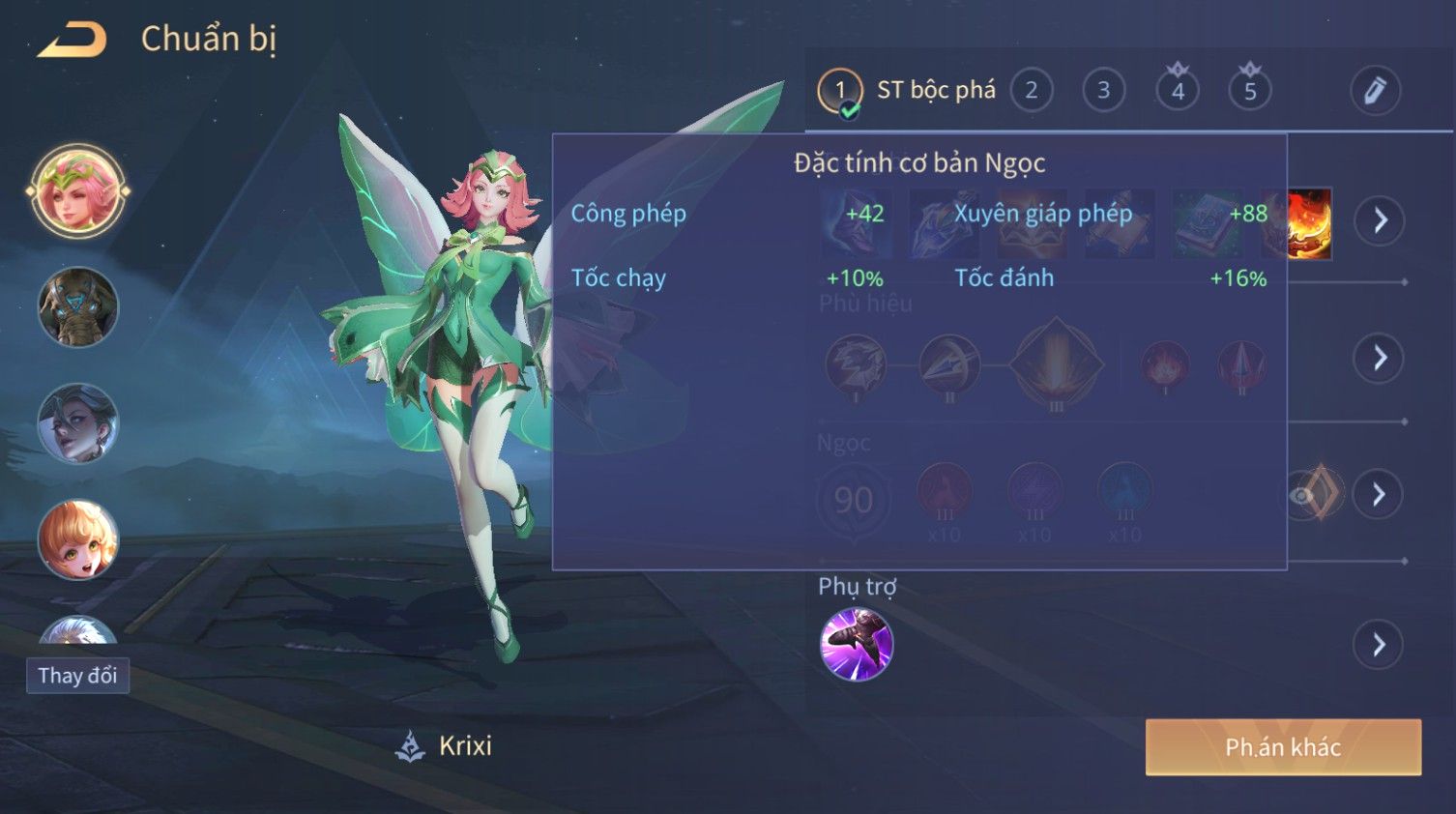Viewport: 1456px width, 814px height.
Task: Choose preset slot 5
Action: (x=1249, y=91)
